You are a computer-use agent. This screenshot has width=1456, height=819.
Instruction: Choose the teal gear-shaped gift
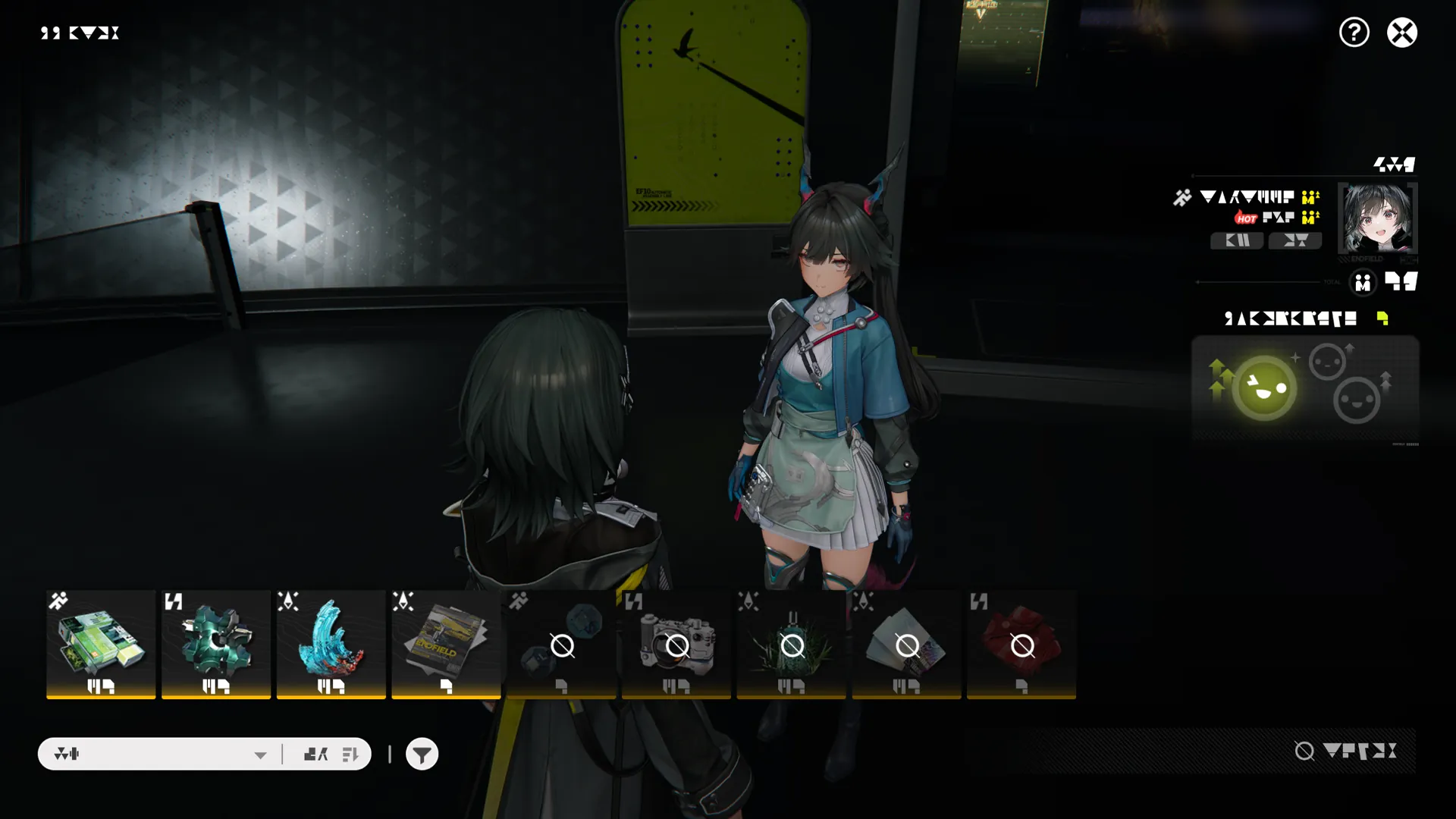click(x=216, y=644)
